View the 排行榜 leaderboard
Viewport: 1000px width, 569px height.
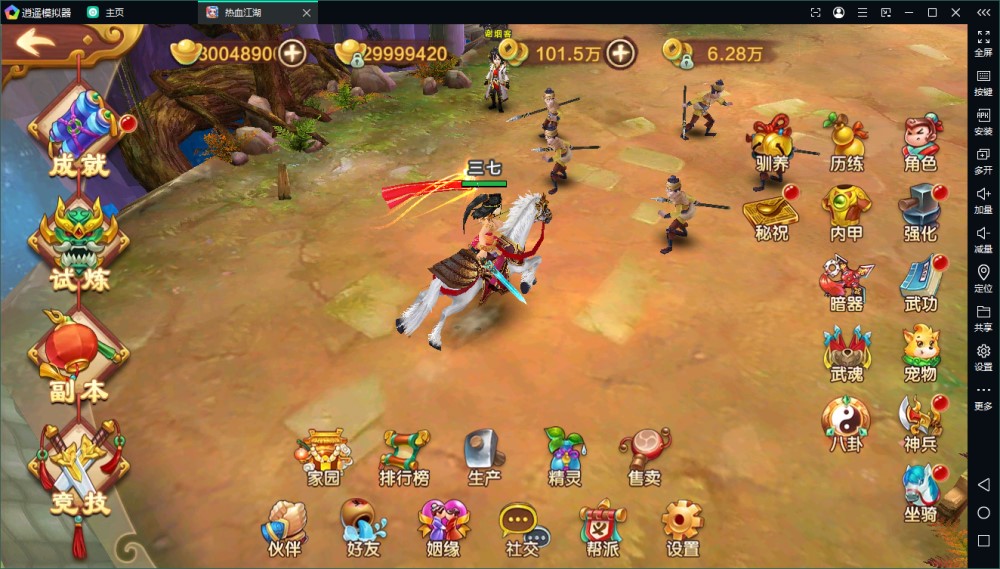[x=404, y=456]
